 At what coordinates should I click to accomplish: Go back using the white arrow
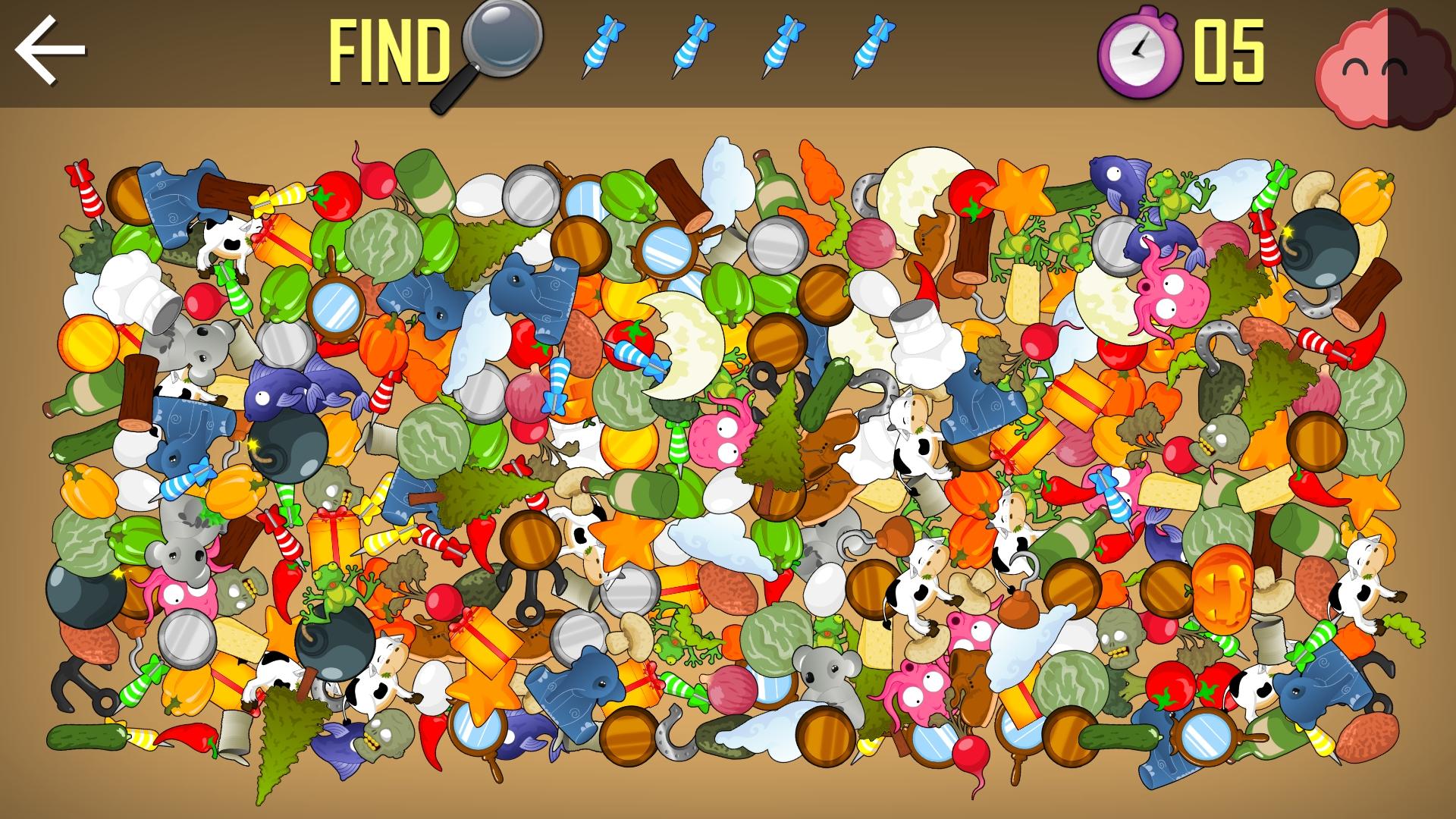coord(50,51)
